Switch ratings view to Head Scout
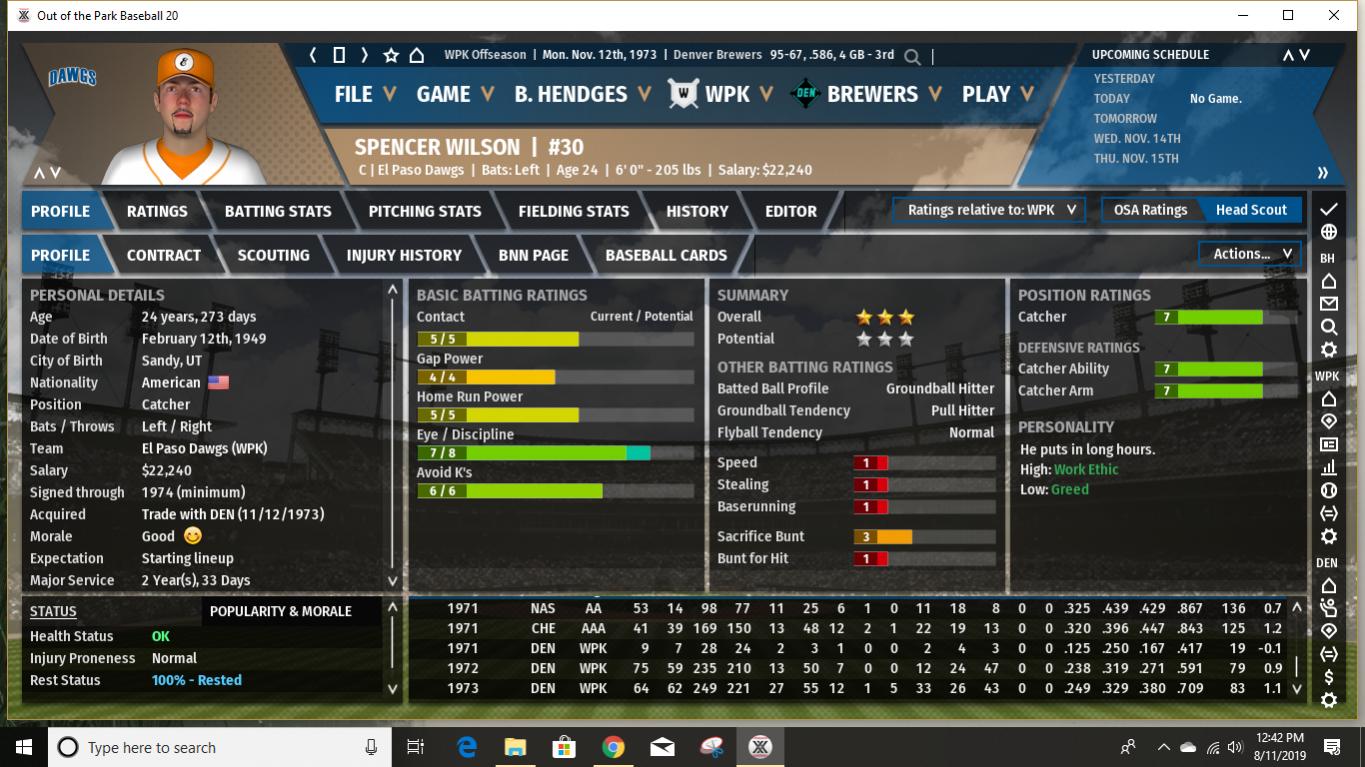Screen dimensions: 1365x767 coord(1251,210)
